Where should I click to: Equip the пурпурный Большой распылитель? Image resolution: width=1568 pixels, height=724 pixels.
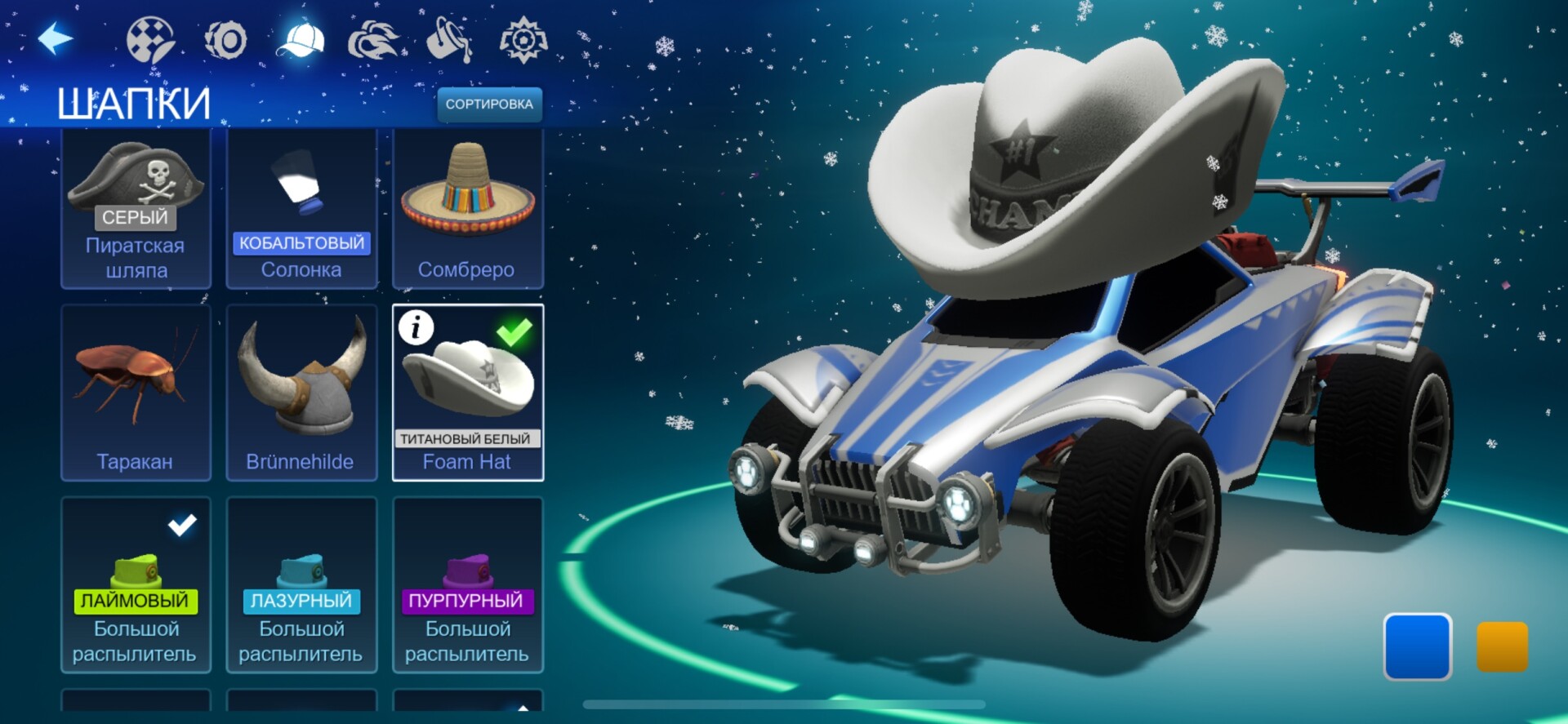pos(468,585)
